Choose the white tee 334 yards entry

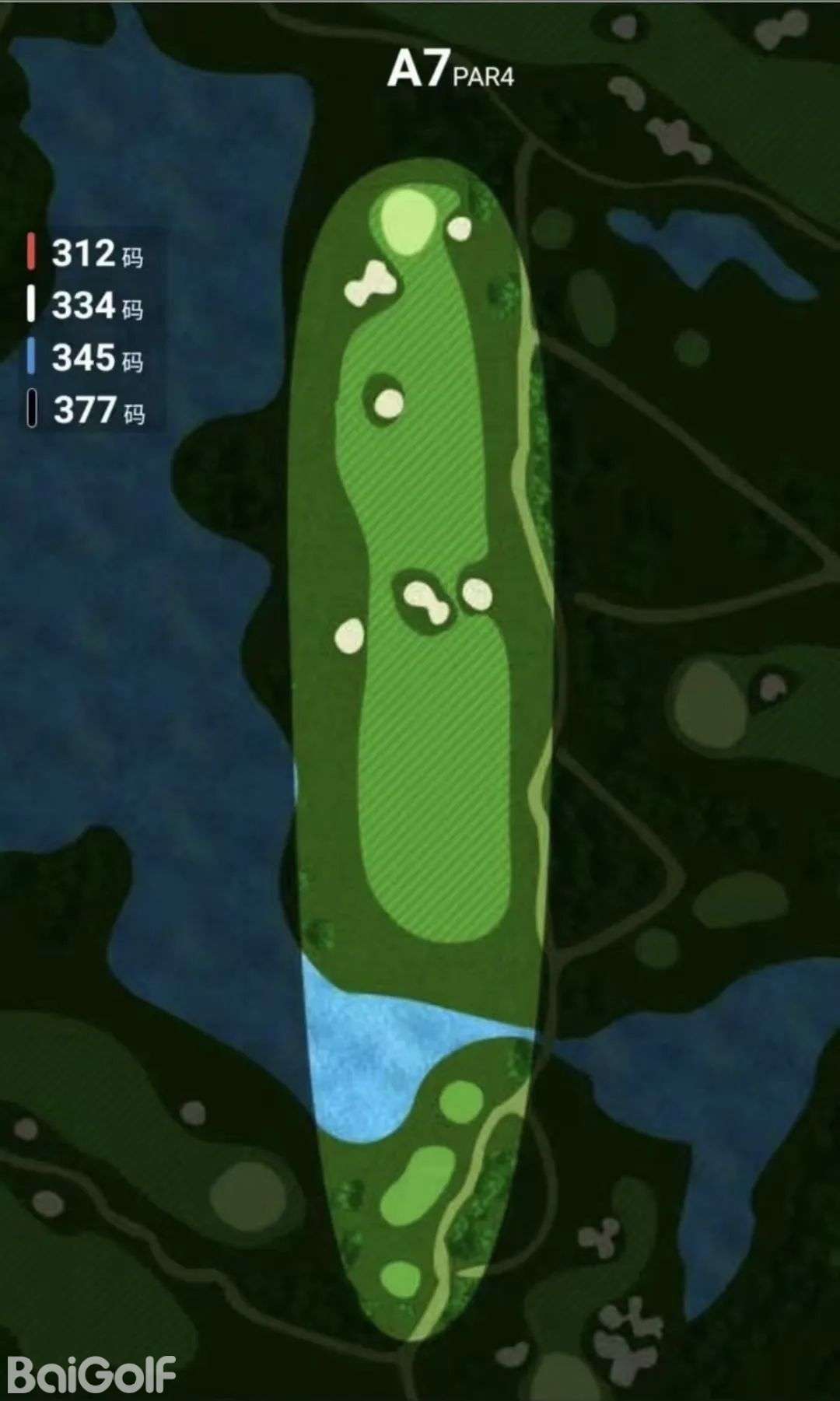86,306
